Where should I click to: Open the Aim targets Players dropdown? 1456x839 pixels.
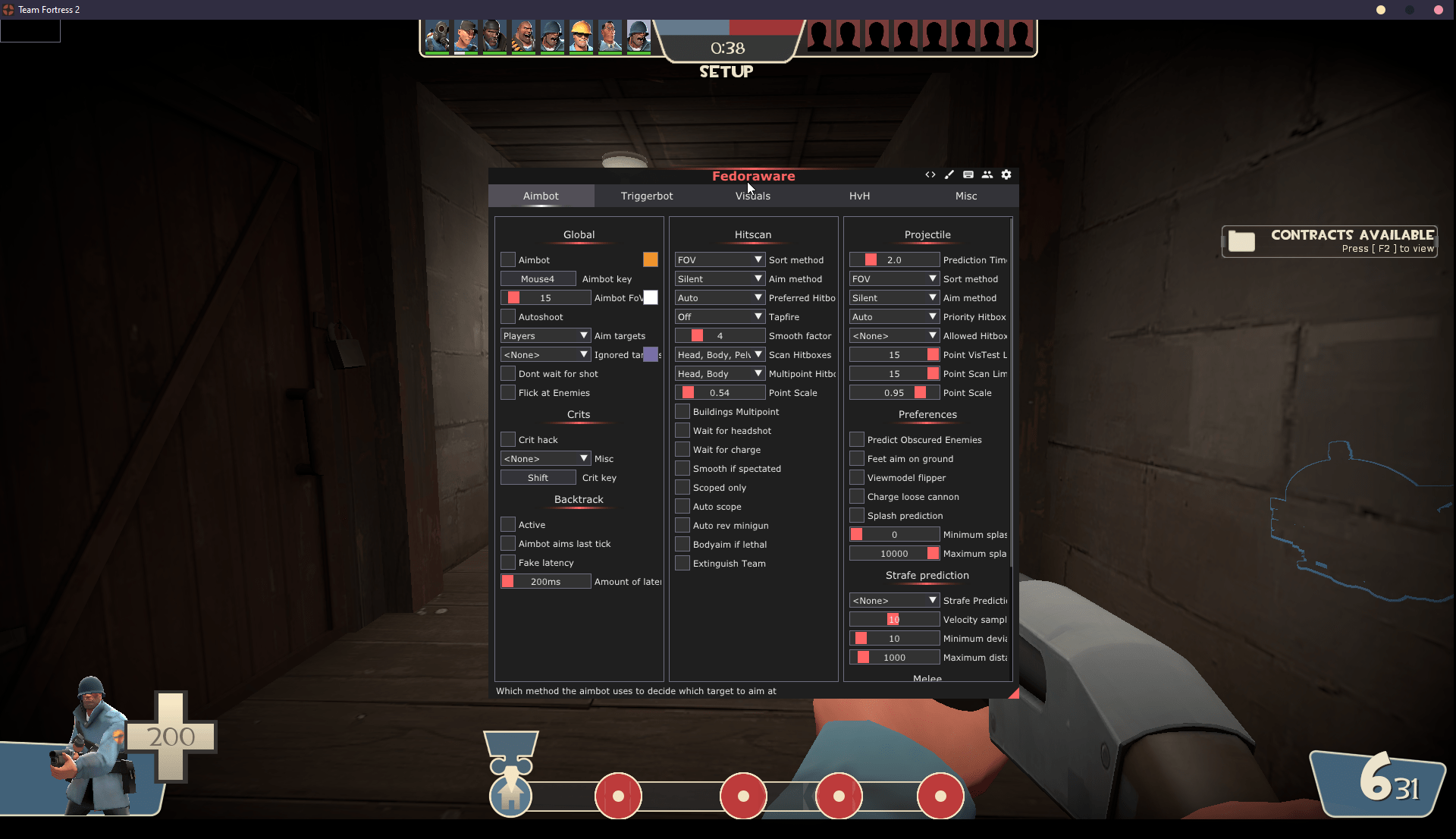[544, 335]
